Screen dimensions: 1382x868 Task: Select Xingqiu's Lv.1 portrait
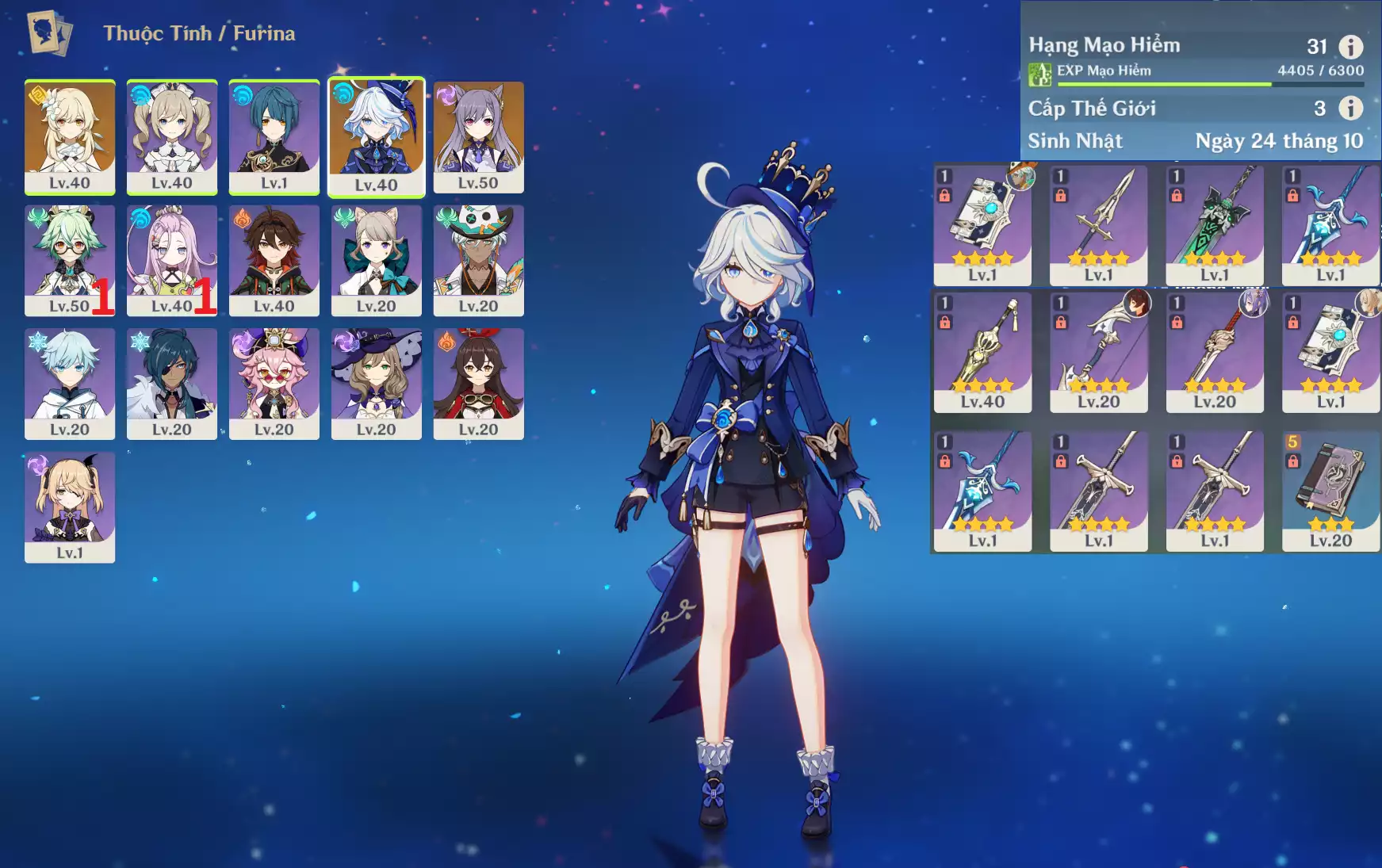(x=274, y=136)
